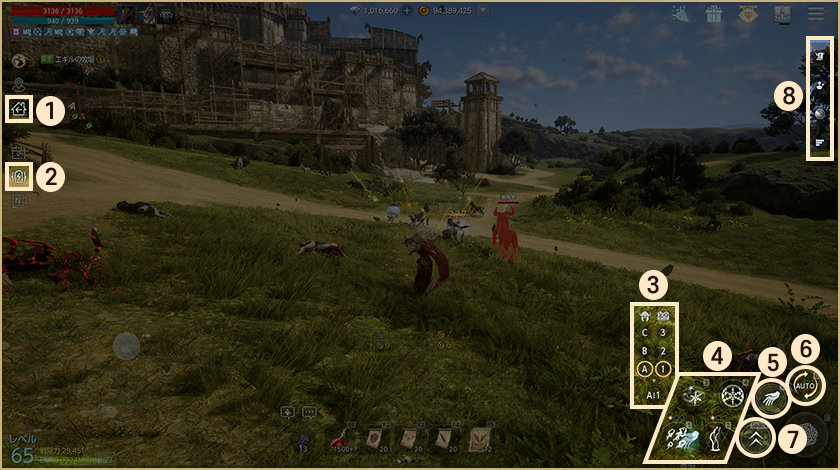Use the grabbing hand skill button

coord(770,396)
